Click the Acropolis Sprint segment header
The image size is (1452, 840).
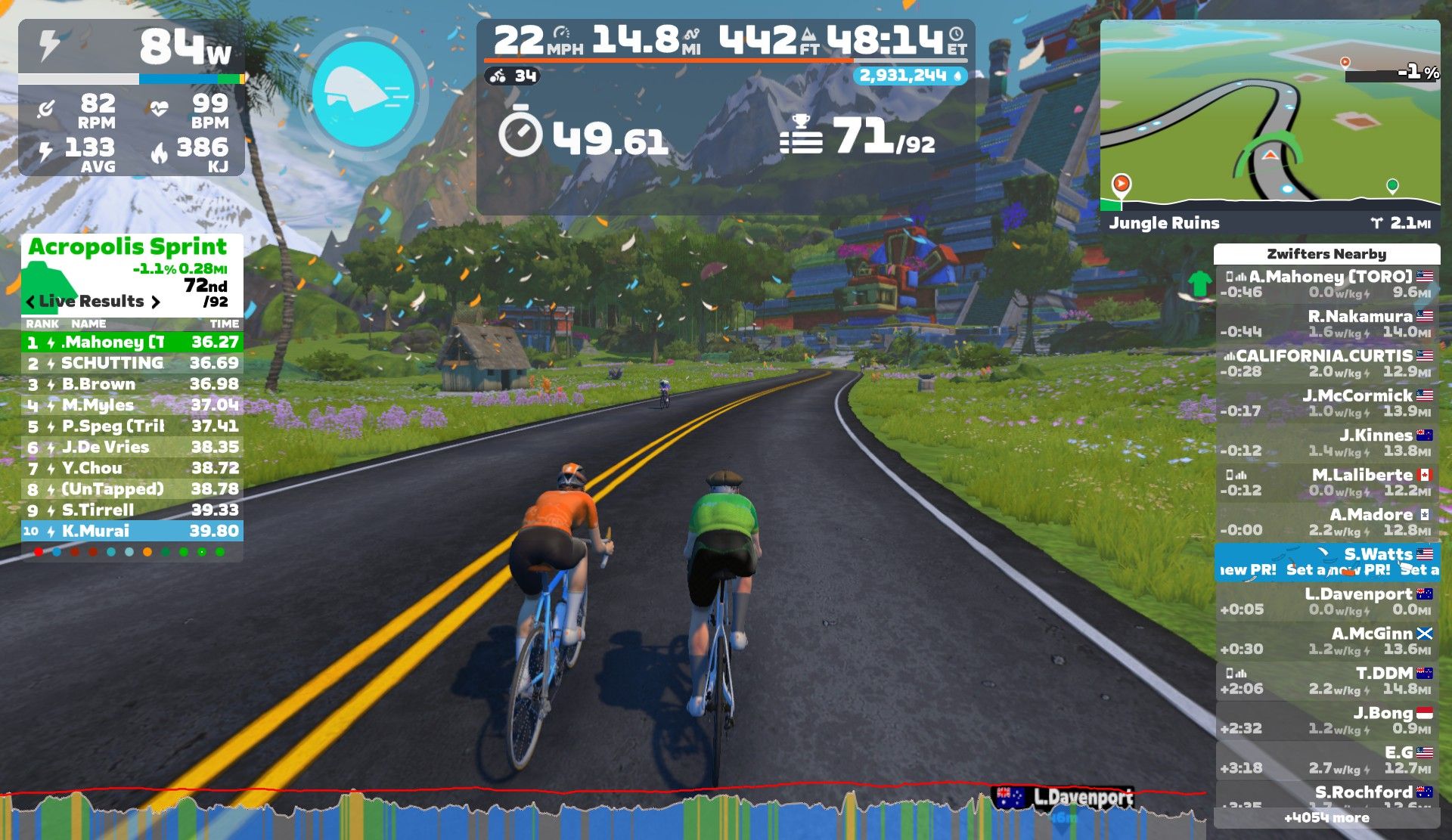(128, 247)
